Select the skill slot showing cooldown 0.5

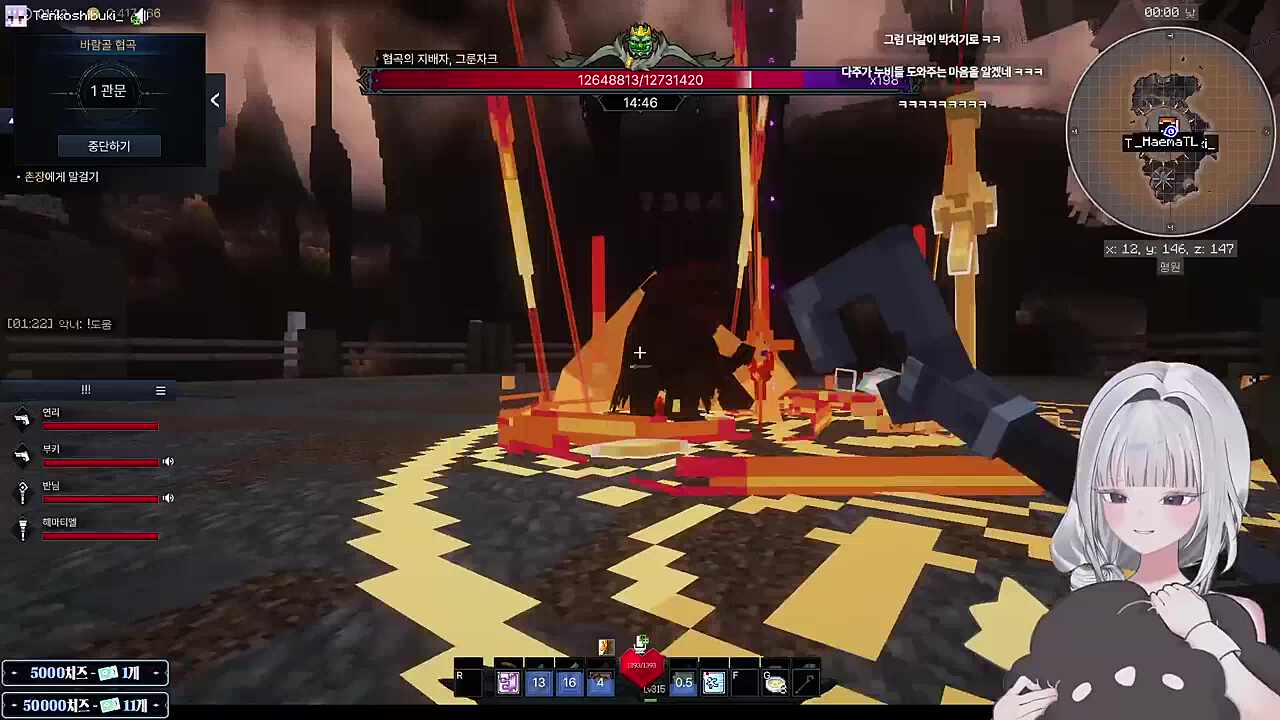coord(683,683)
